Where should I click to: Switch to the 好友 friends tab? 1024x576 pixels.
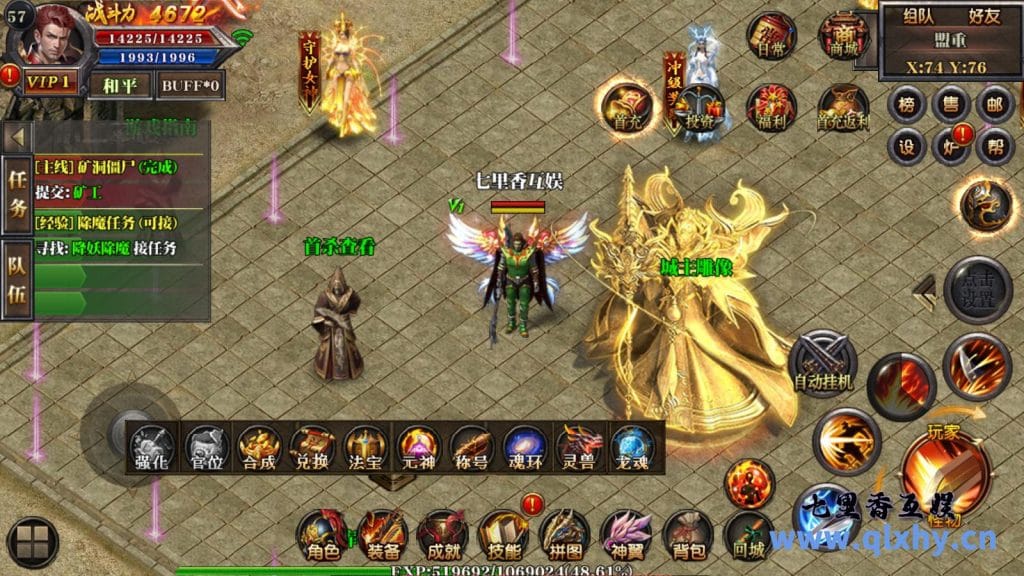click(x=984, y=16)
